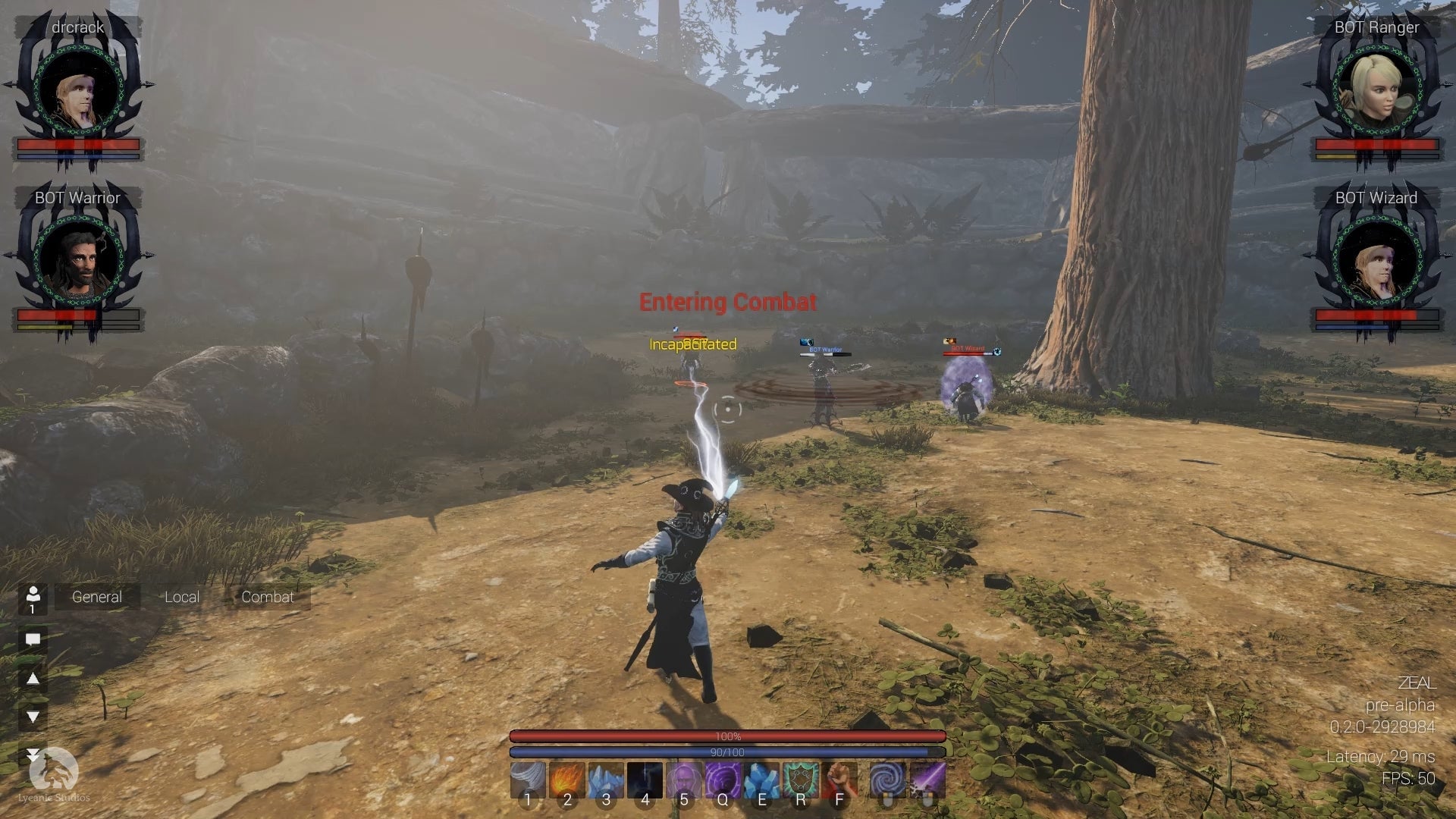Select the General chat tab

point(96,597)
